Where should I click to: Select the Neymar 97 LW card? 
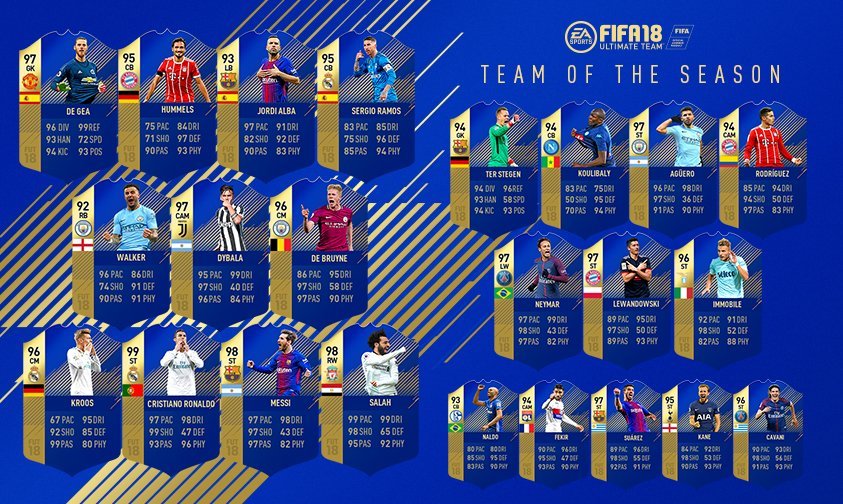click(x=538, y=297)
